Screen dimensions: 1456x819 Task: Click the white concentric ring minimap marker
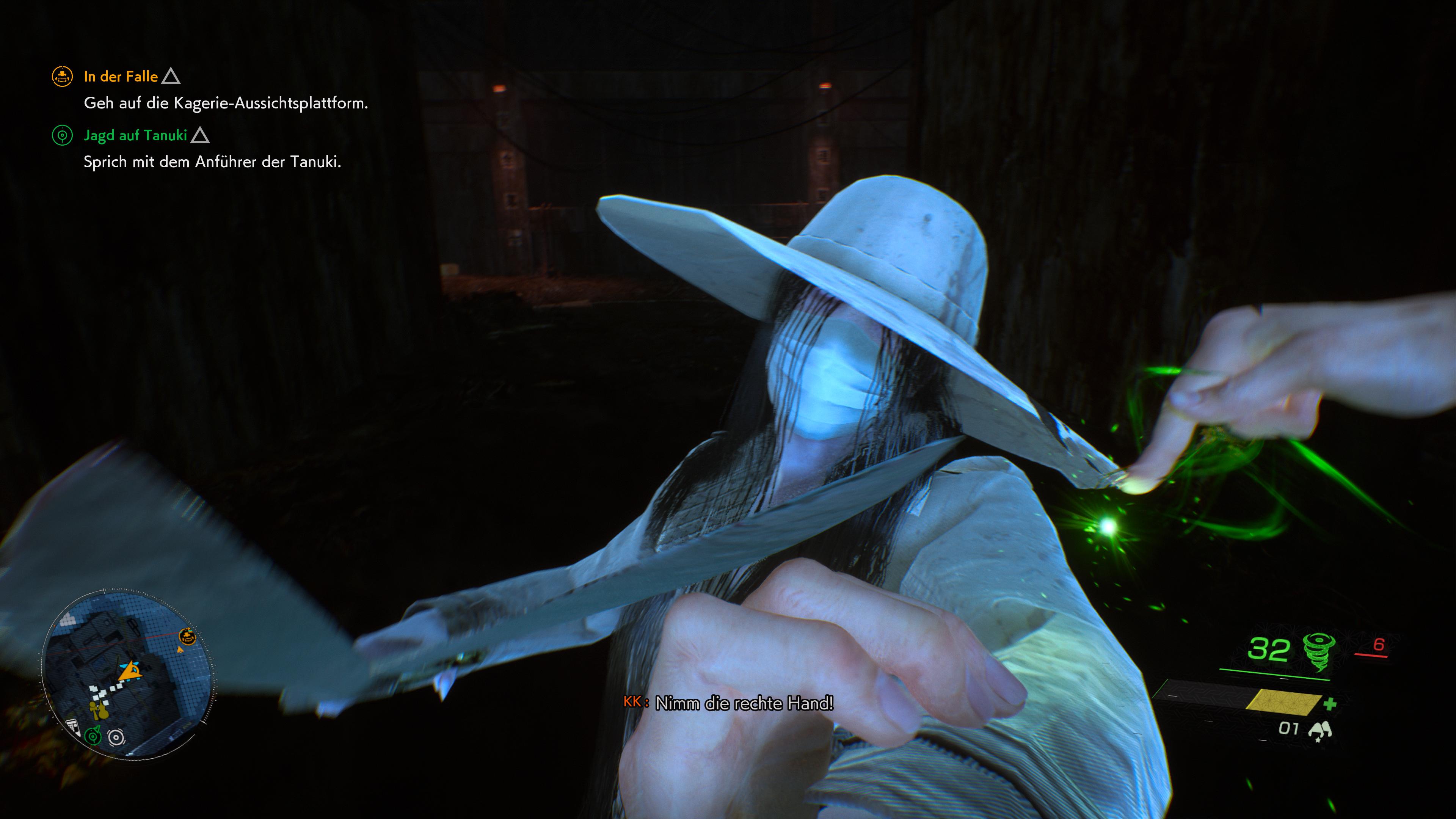(116, 737)
